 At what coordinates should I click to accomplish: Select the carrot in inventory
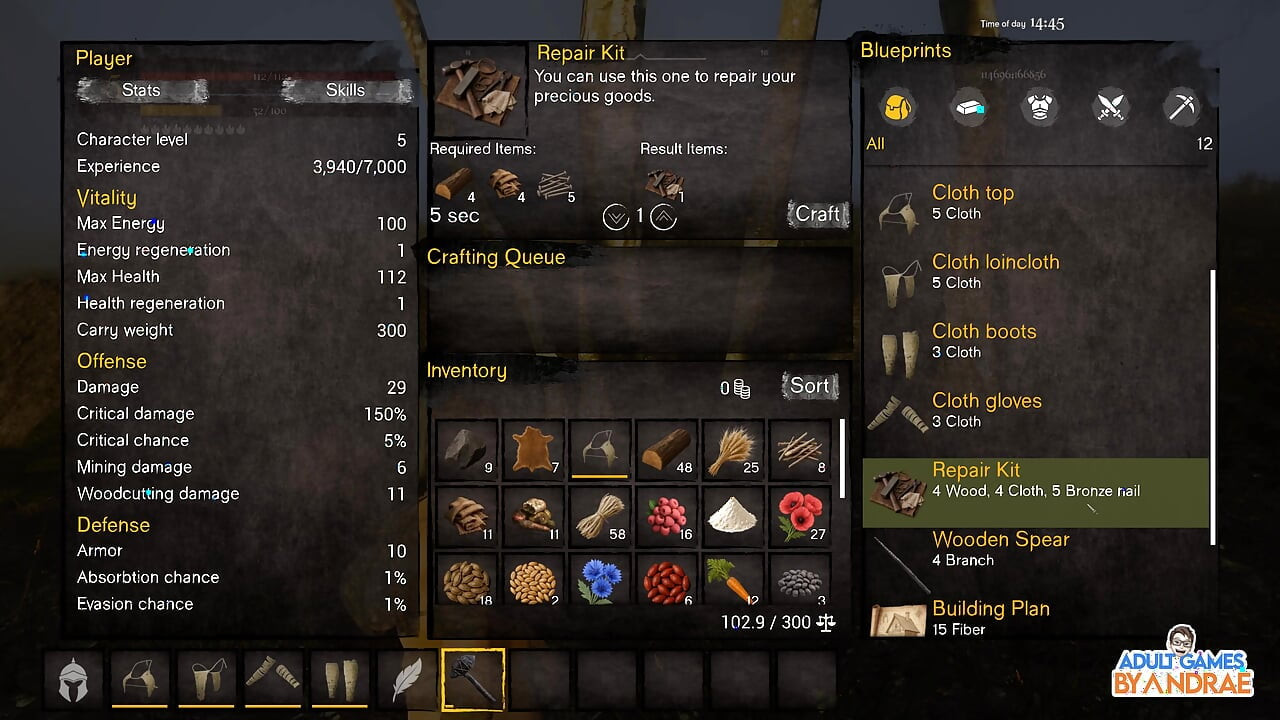click(x=733, y=582)
